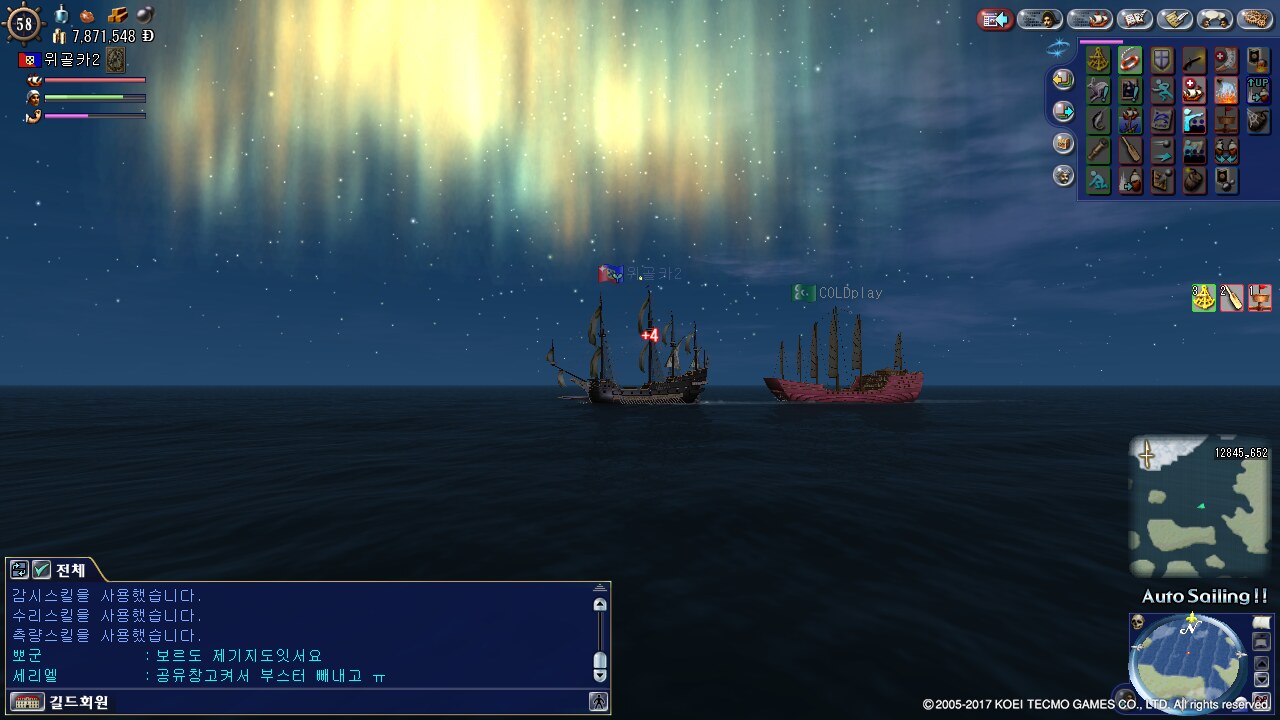Select the rowing oar skill icon
Image resolution: width=1280 pixels, height=720 pixels.
point(1130,151)
